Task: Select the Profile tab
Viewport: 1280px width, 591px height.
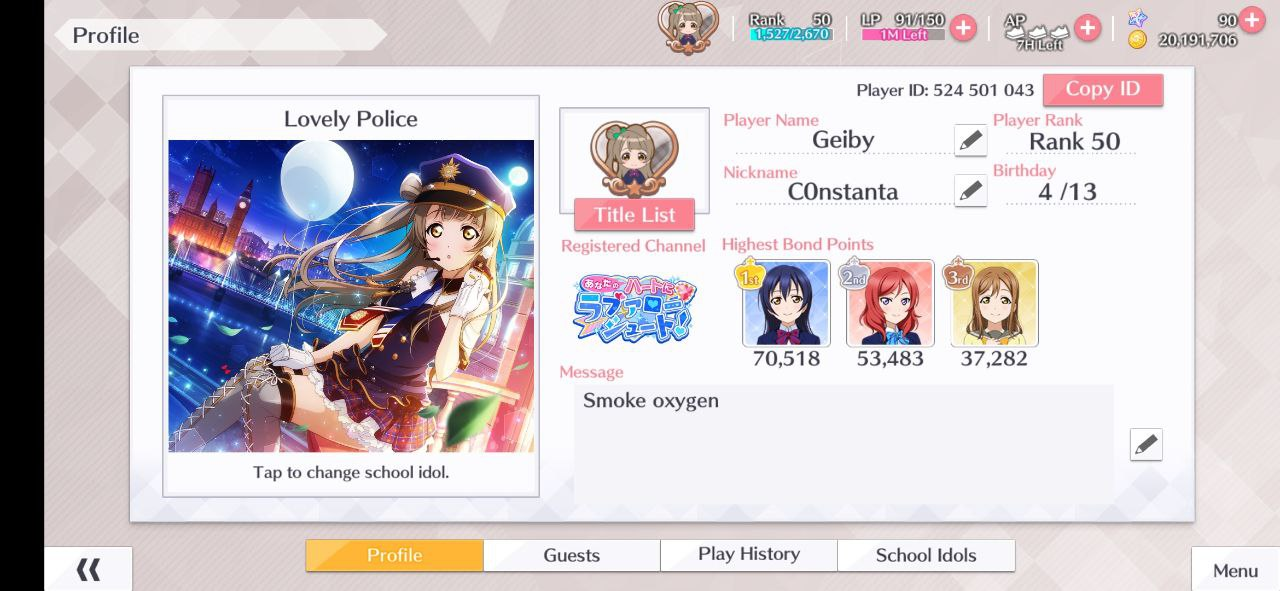Action: pos(394,555)
